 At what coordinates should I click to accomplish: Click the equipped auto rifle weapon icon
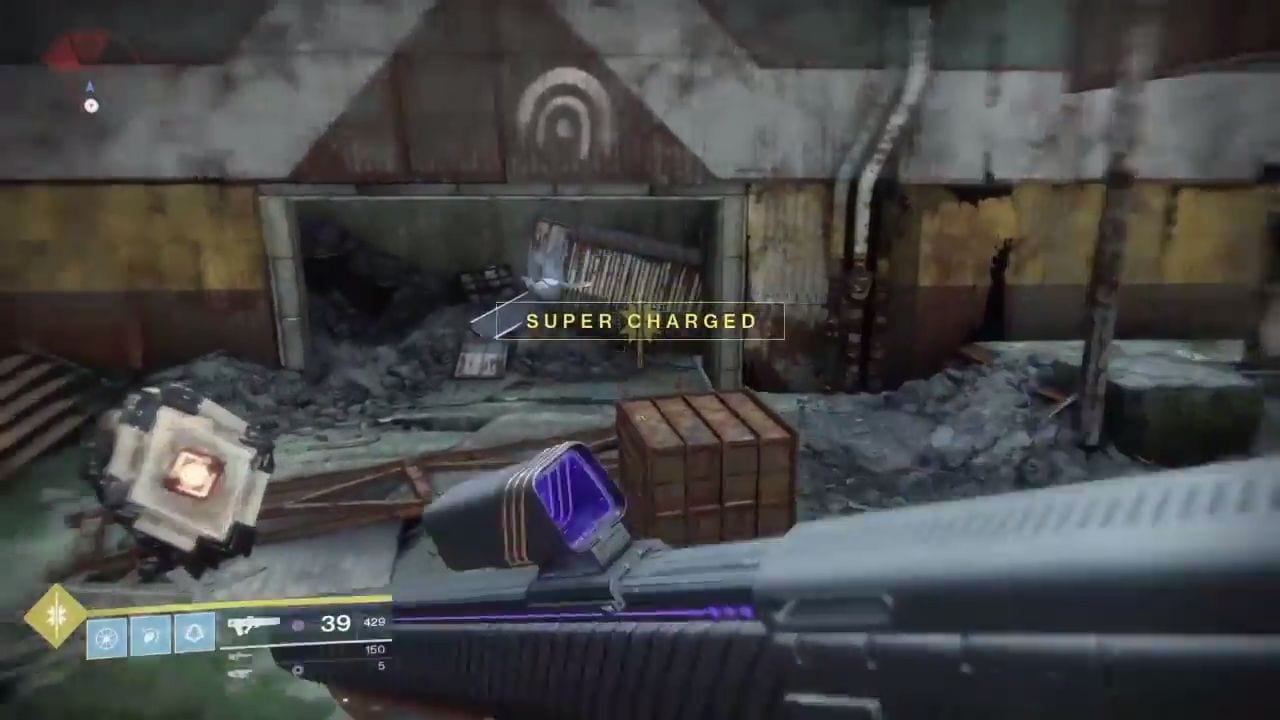(x=254, y=627)
